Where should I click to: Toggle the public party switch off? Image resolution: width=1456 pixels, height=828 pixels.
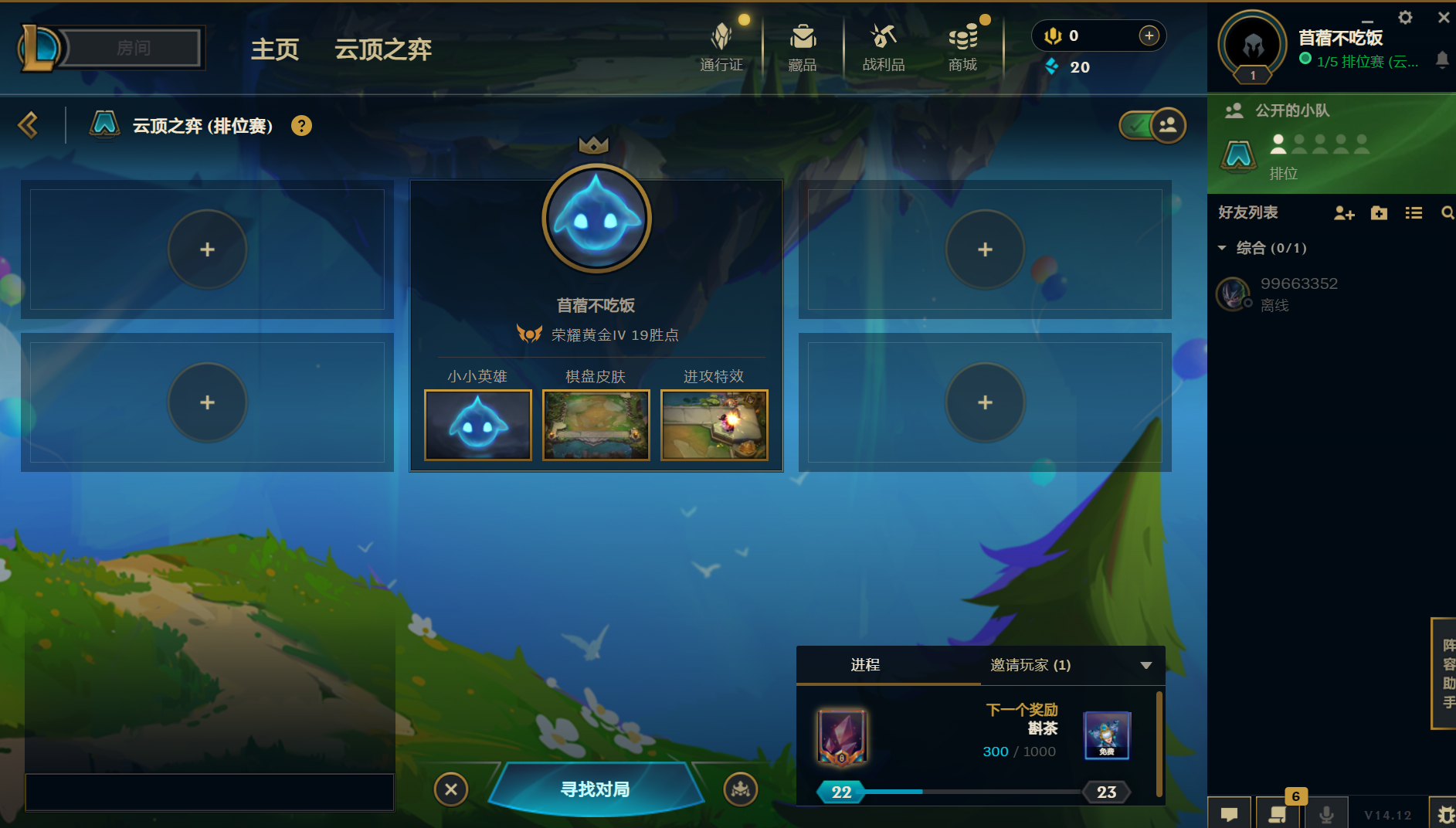point(1152,124)
